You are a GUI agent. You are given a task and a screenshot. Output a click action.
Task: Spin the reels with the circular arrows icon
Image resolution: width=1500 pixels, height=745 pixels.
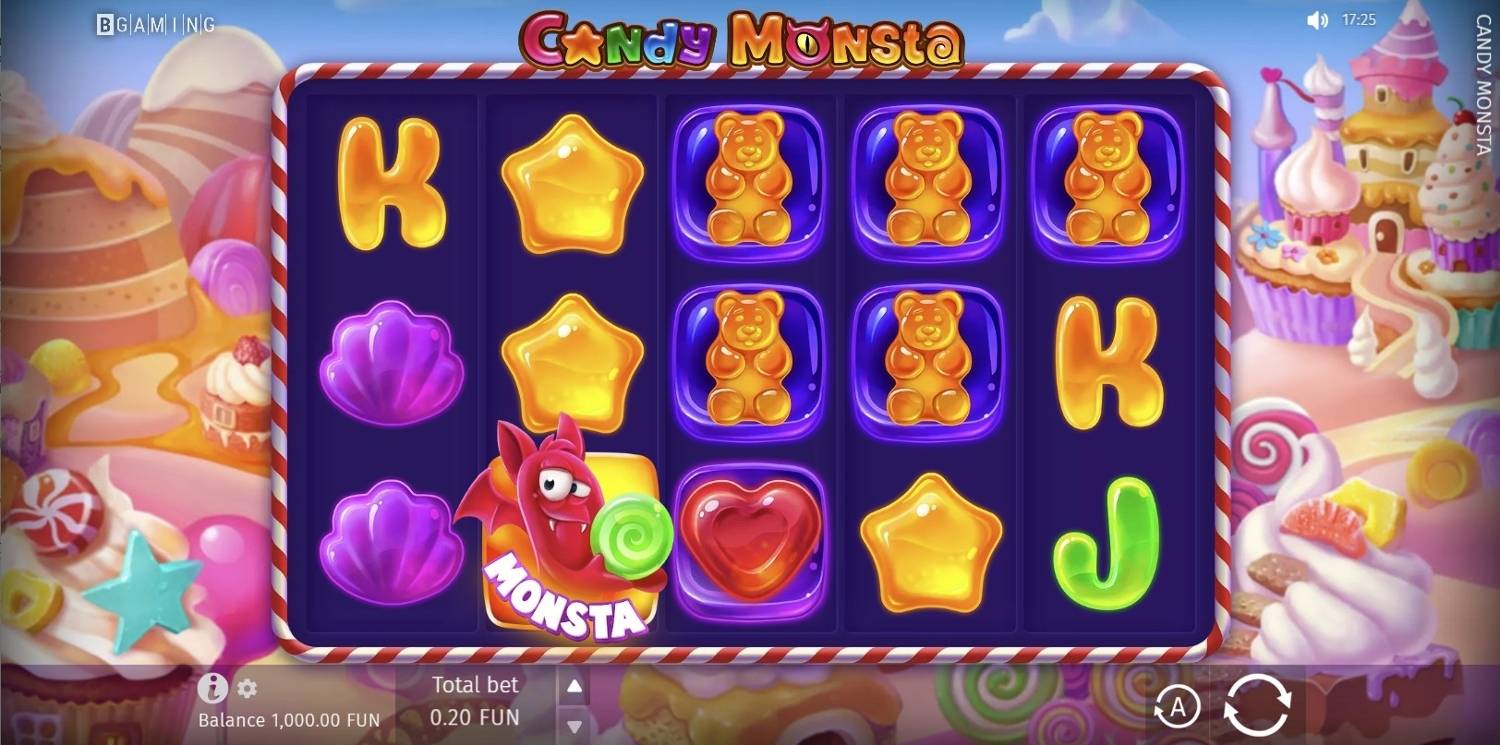1258,707
